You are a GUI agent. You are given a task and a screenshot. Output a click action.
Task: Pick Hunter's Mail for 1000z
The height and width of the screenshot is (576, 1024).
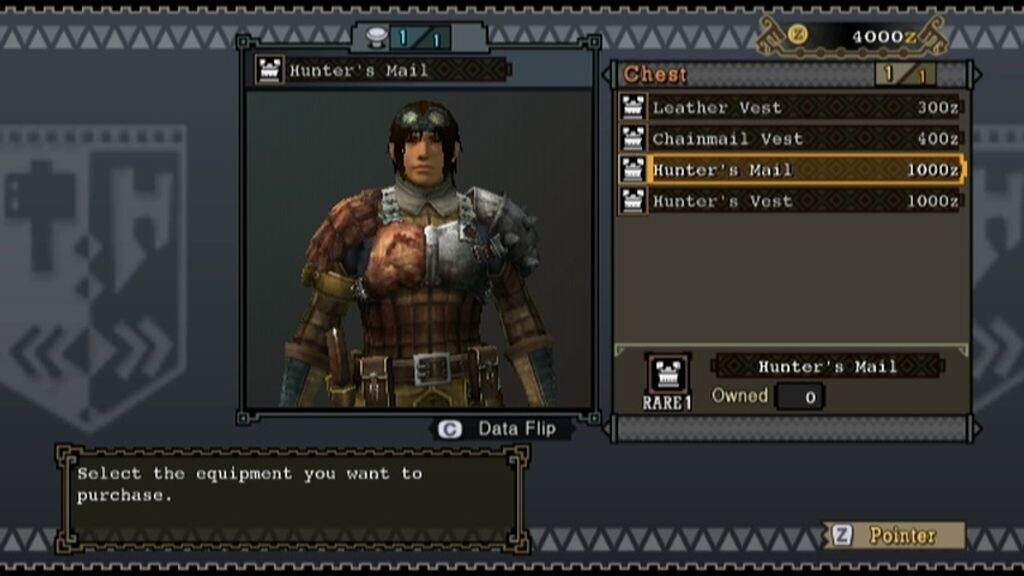pyautogui.click(x=790, y=170)
